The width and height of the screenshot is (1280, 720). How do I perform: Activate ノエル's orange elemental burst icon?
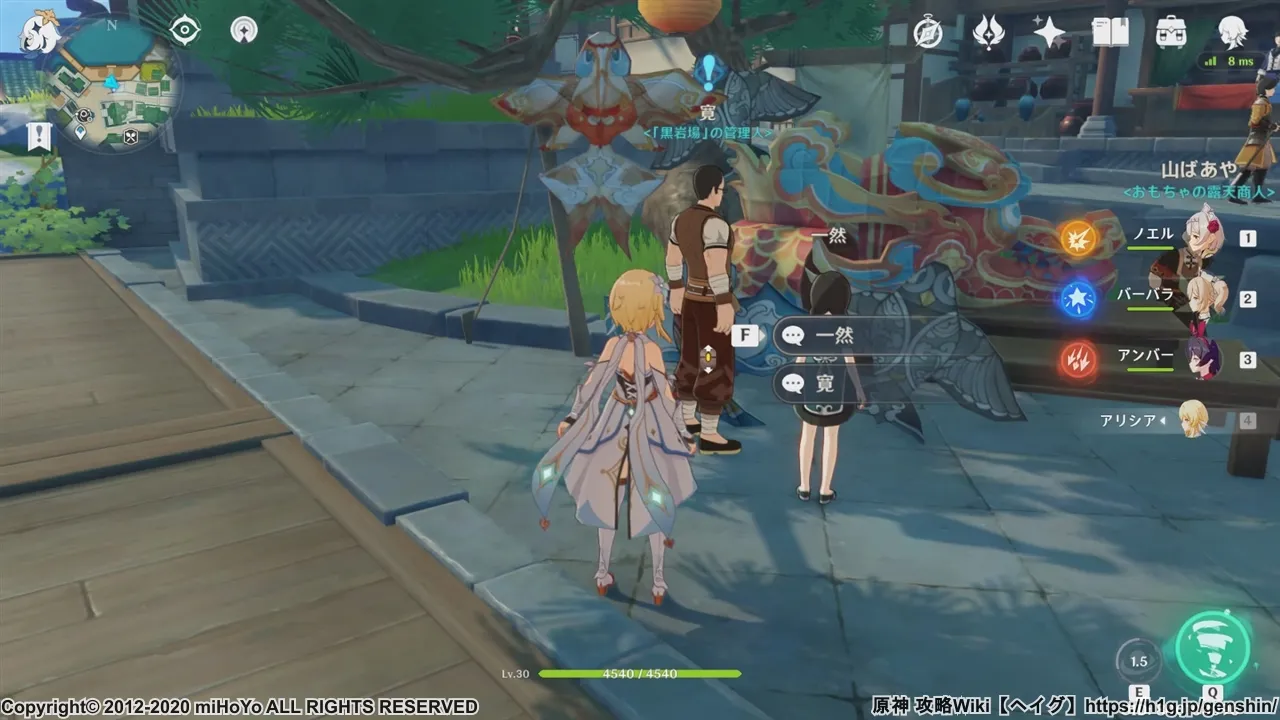point(1079,238)
